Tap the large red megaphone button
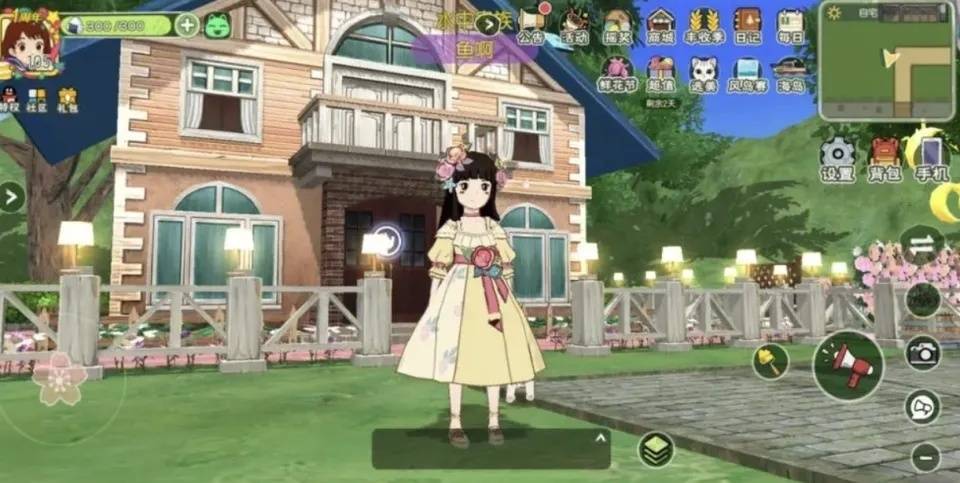 pyautogui.click(x=848, y=365)
